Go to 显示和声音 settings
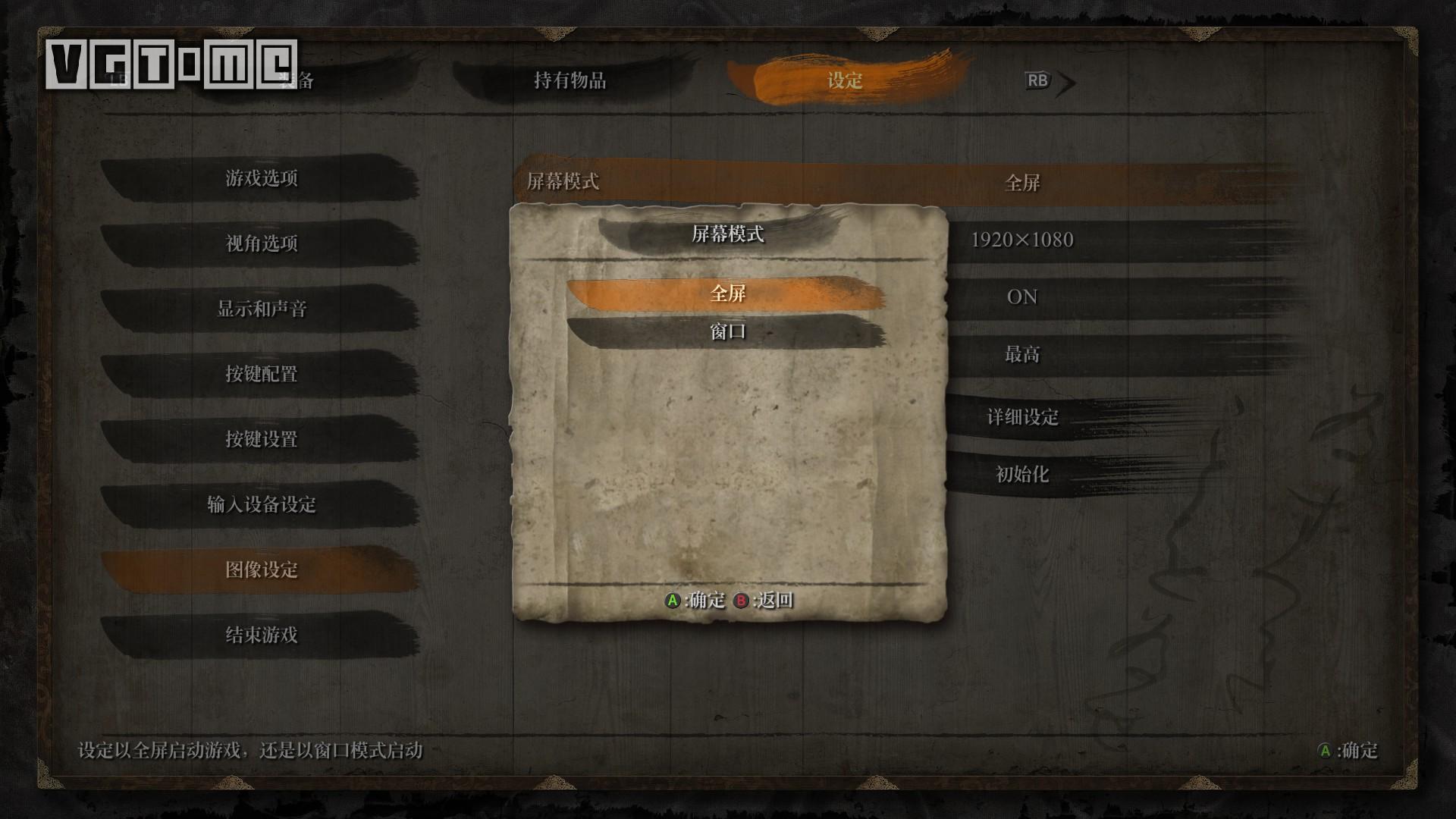The height and width of the screenshot is (819, 1456). (x=261, y=309)
